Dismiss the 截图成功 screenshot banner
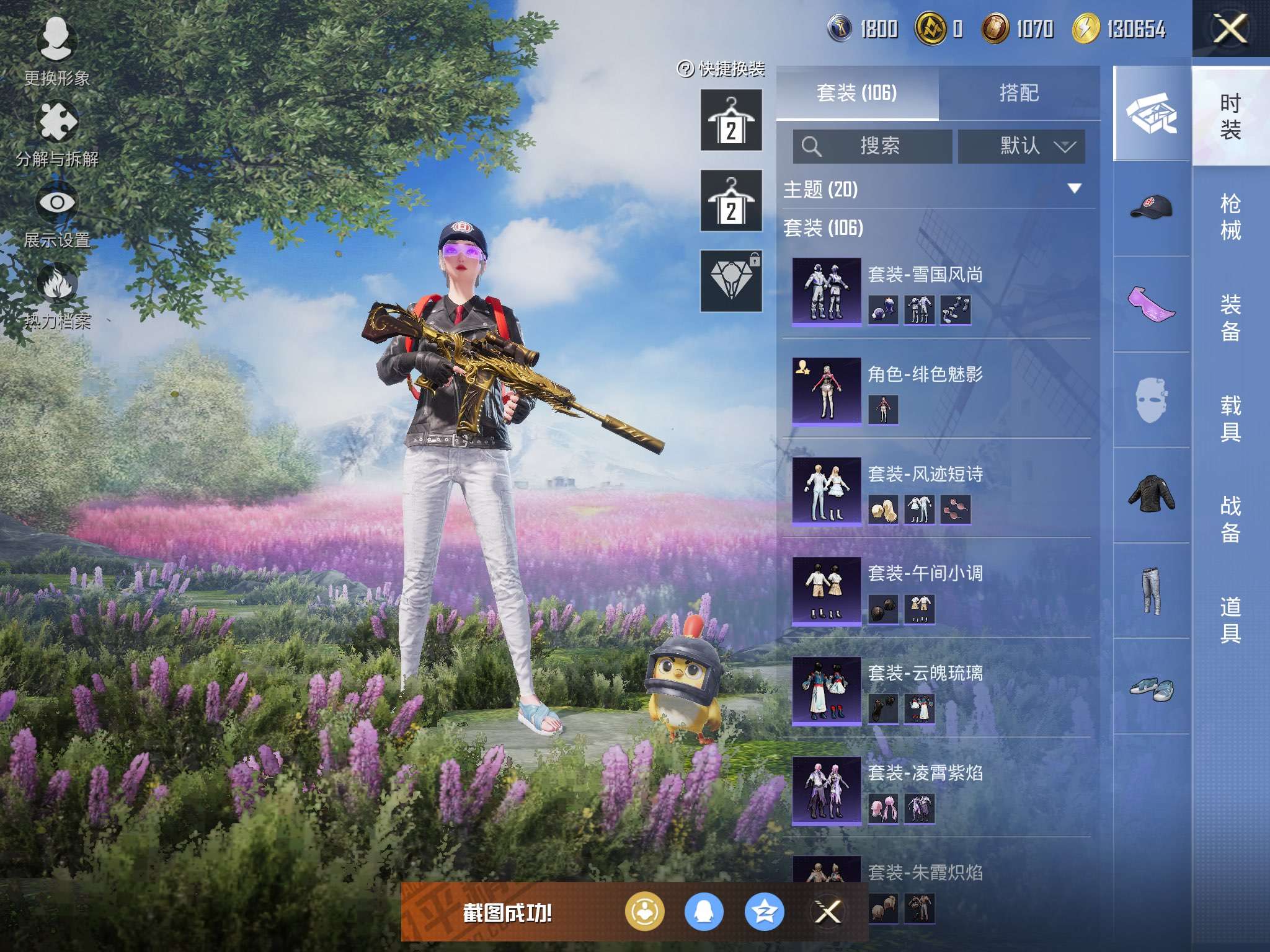The image size is (1270, 952). [x=827, y=912]
